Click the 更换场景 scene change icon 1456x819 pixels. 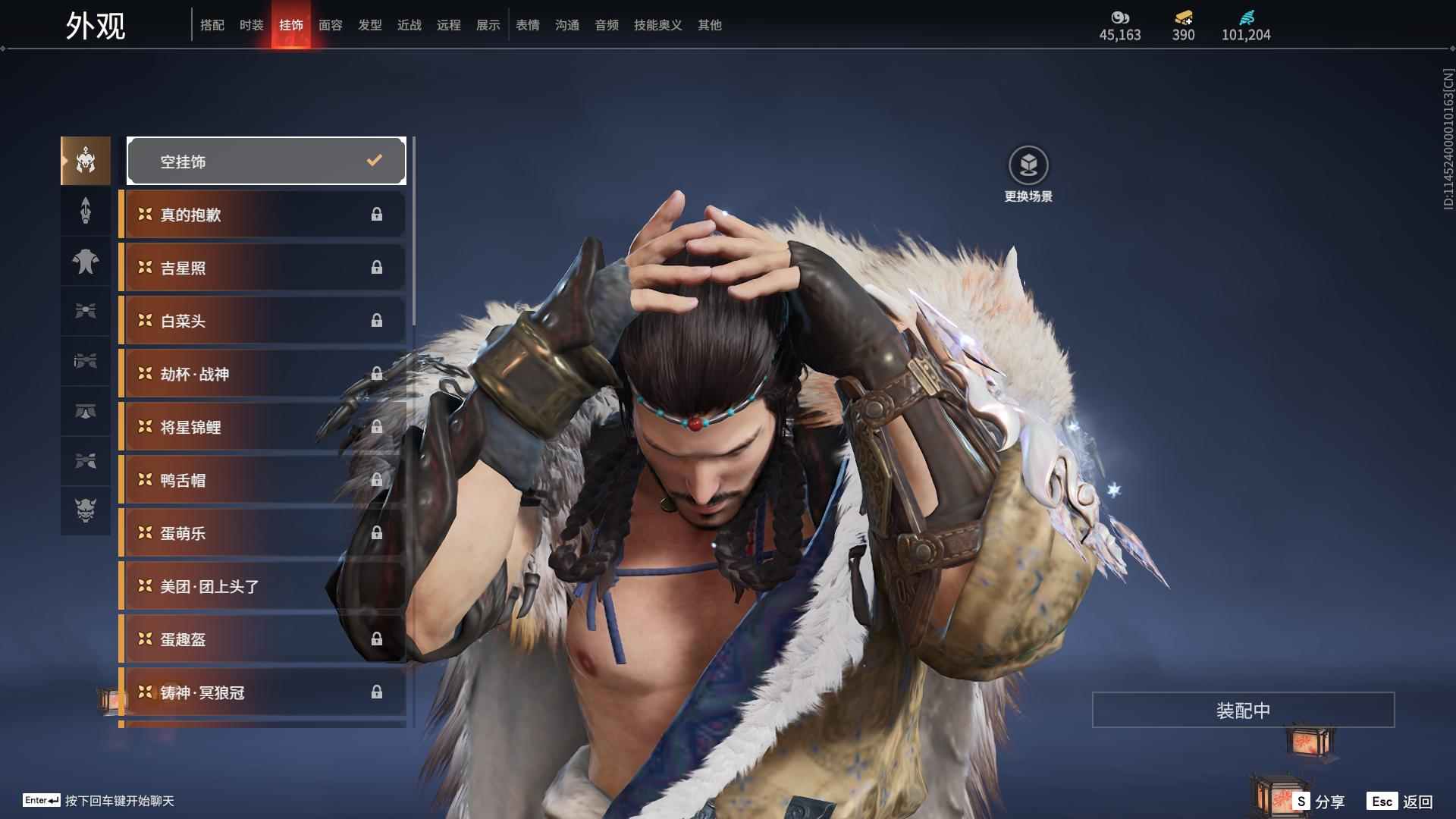coord(1028,165)
